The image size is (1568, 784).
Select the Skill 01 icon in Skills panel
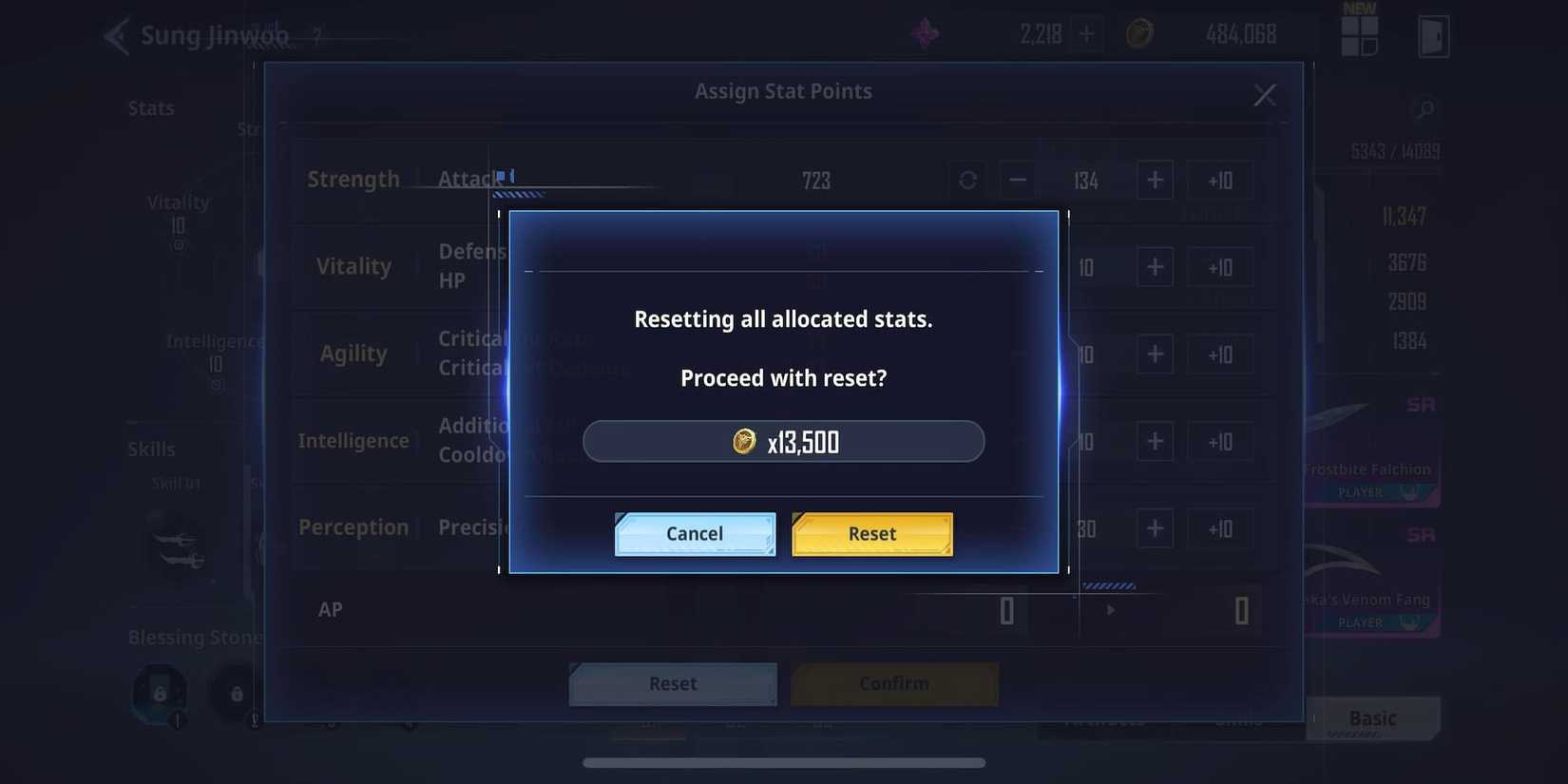[176, 549]
